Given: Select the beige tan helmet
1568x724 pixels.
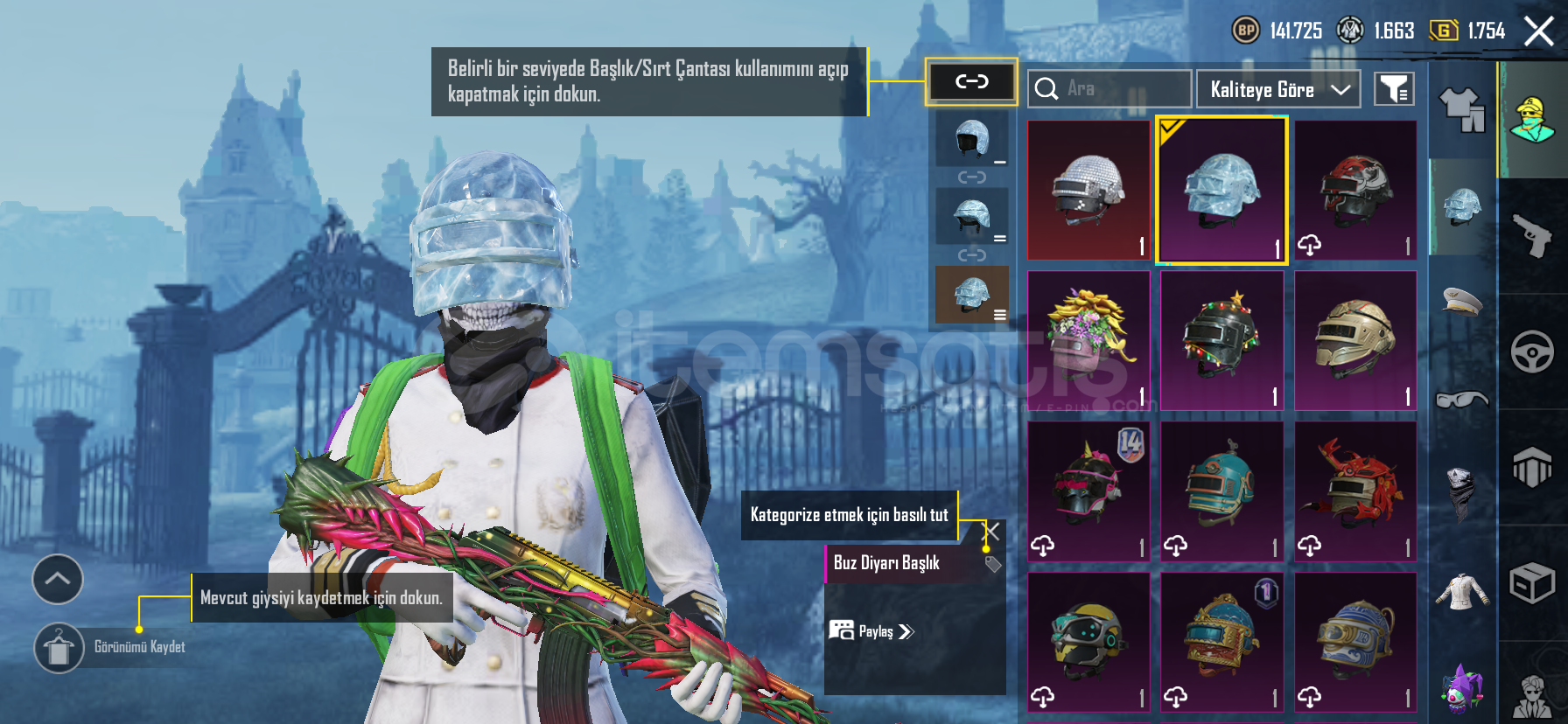Looking at the screenshot, I should pos(1354,341).
